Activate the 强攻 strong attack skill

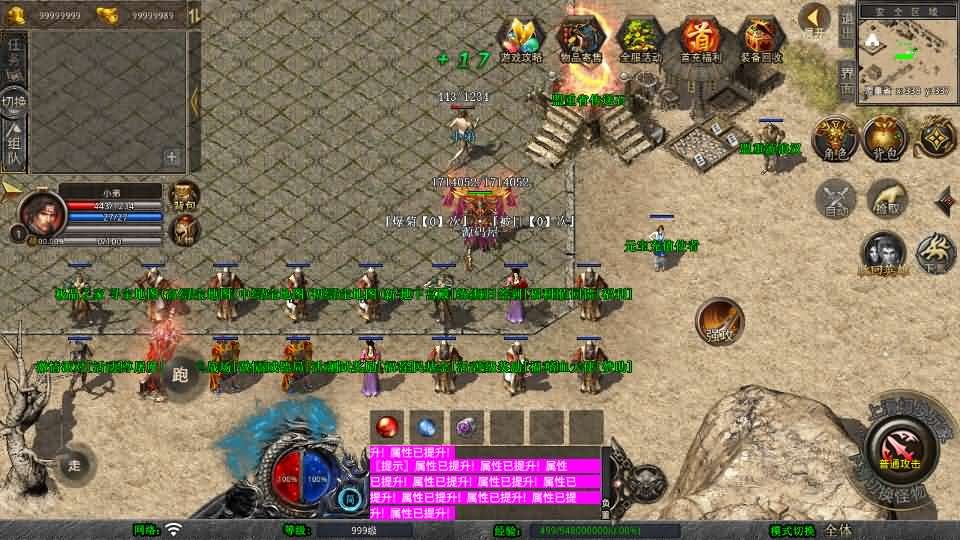719,322
